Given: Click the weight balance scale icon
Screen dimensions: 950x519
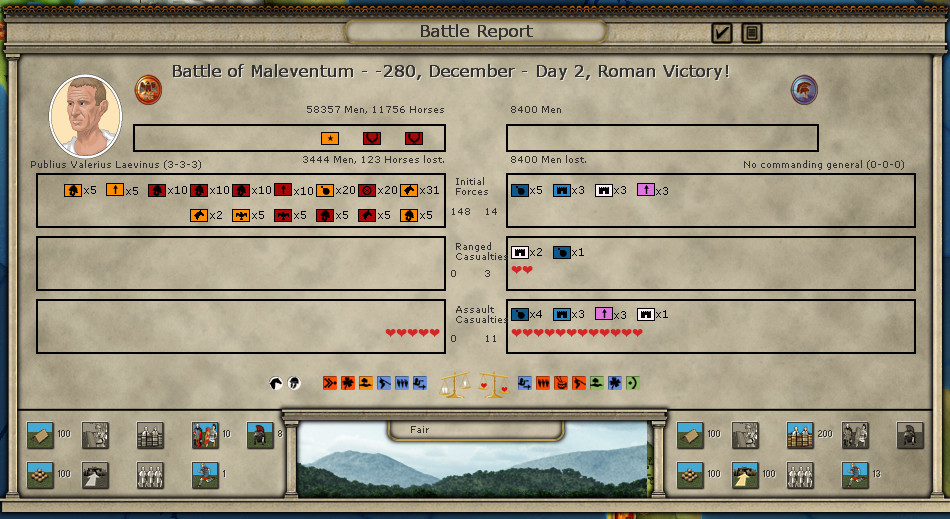Looking at the screenshot, I should click(456, 384).
